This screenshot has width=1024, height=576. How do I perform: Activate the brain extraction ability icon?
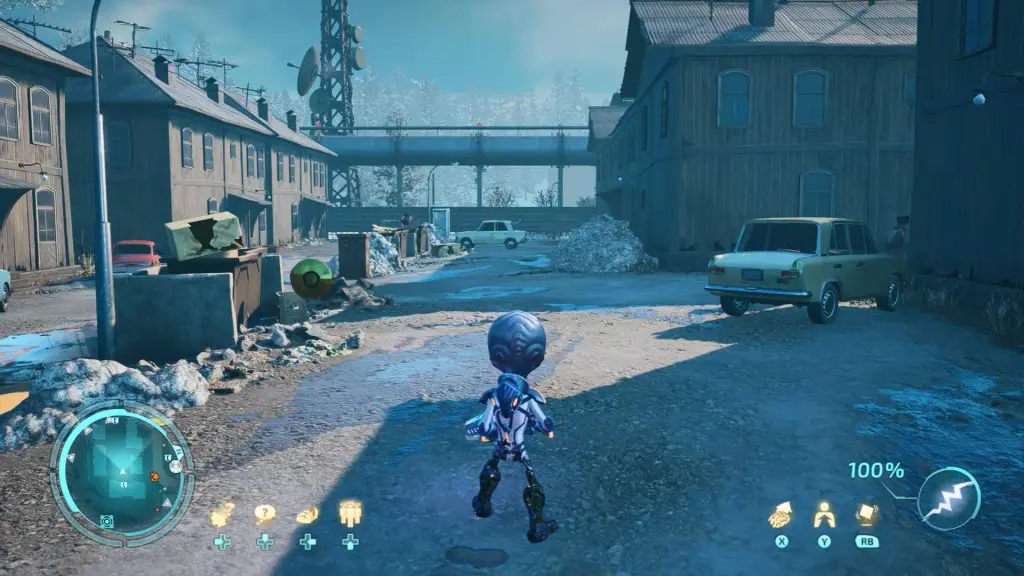[x=780, y=514]
